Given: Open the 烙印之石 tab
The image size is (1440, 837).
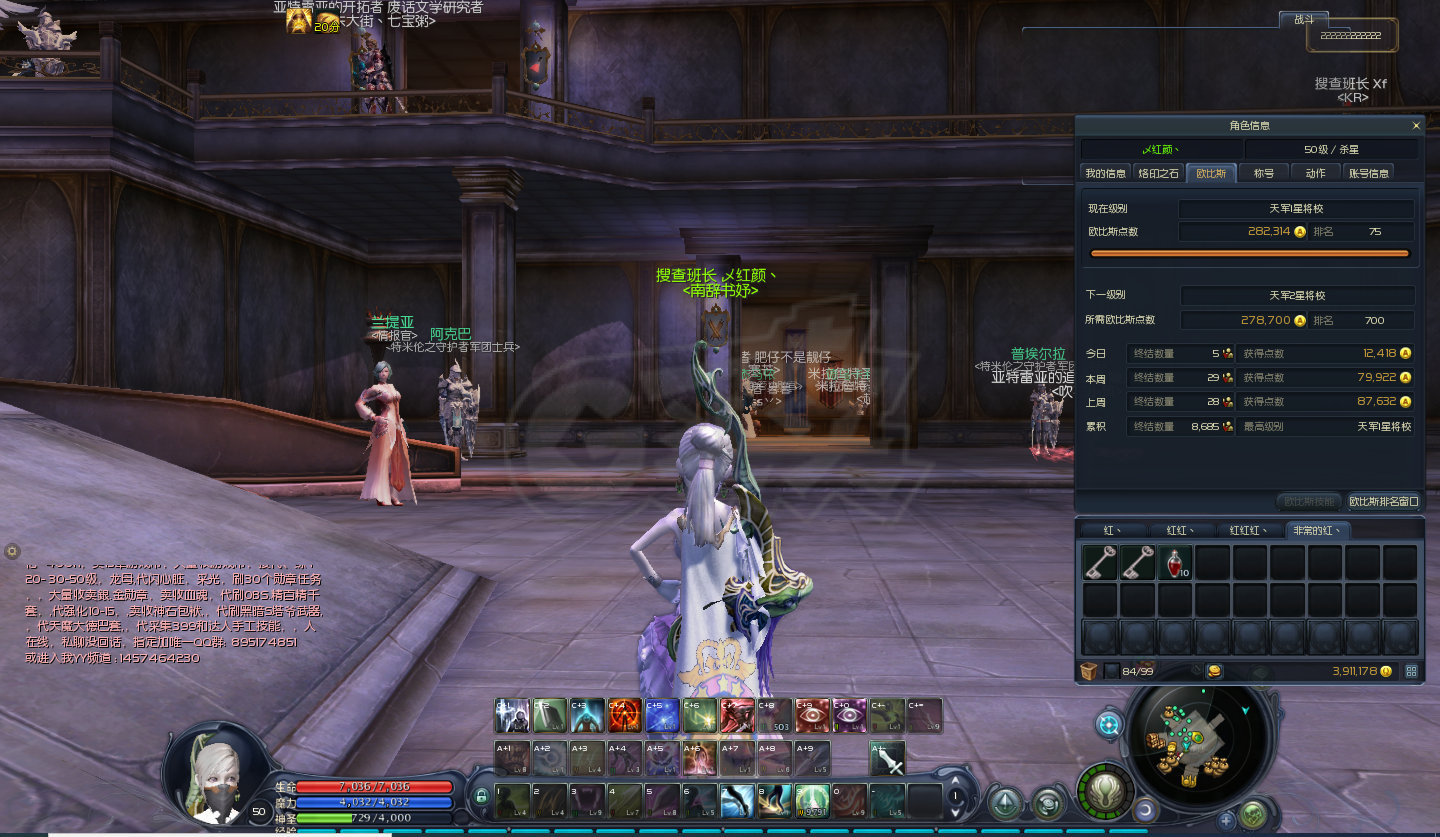Looking at the screenshot, I should 1158,173.
